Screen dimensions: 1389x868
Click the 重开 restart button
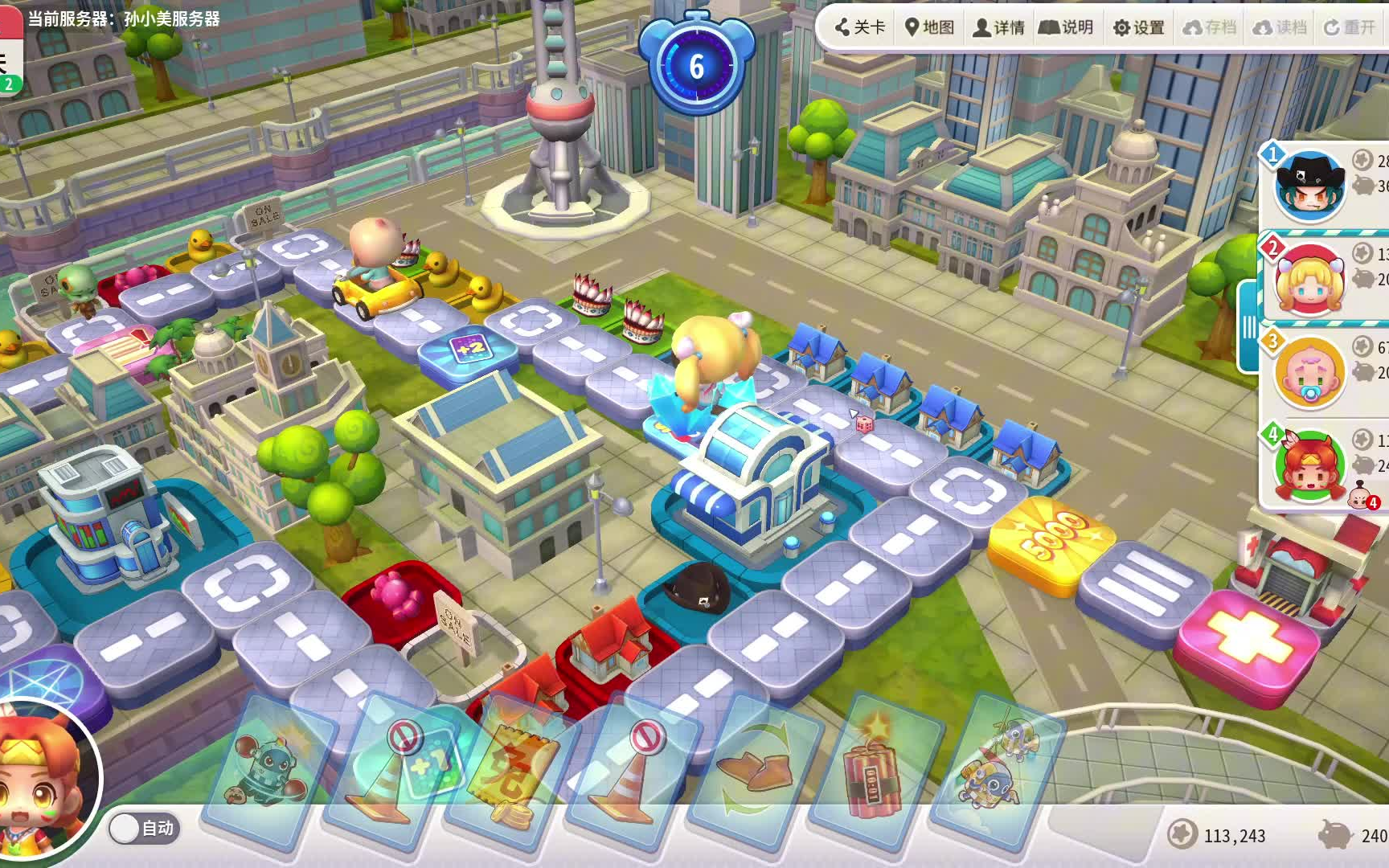click(1350, 27)
